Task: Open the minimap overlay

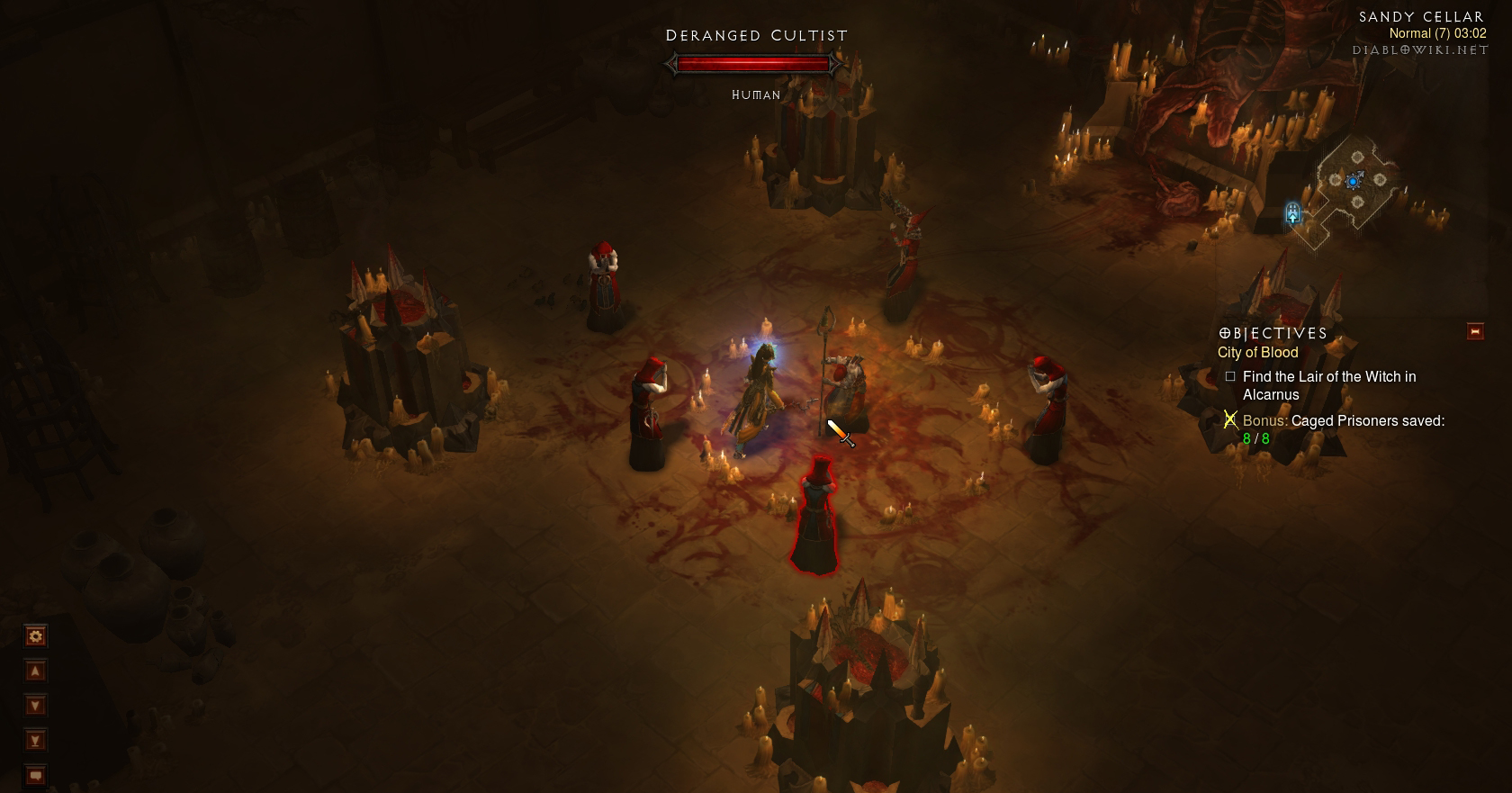Action: (1355, 183)
